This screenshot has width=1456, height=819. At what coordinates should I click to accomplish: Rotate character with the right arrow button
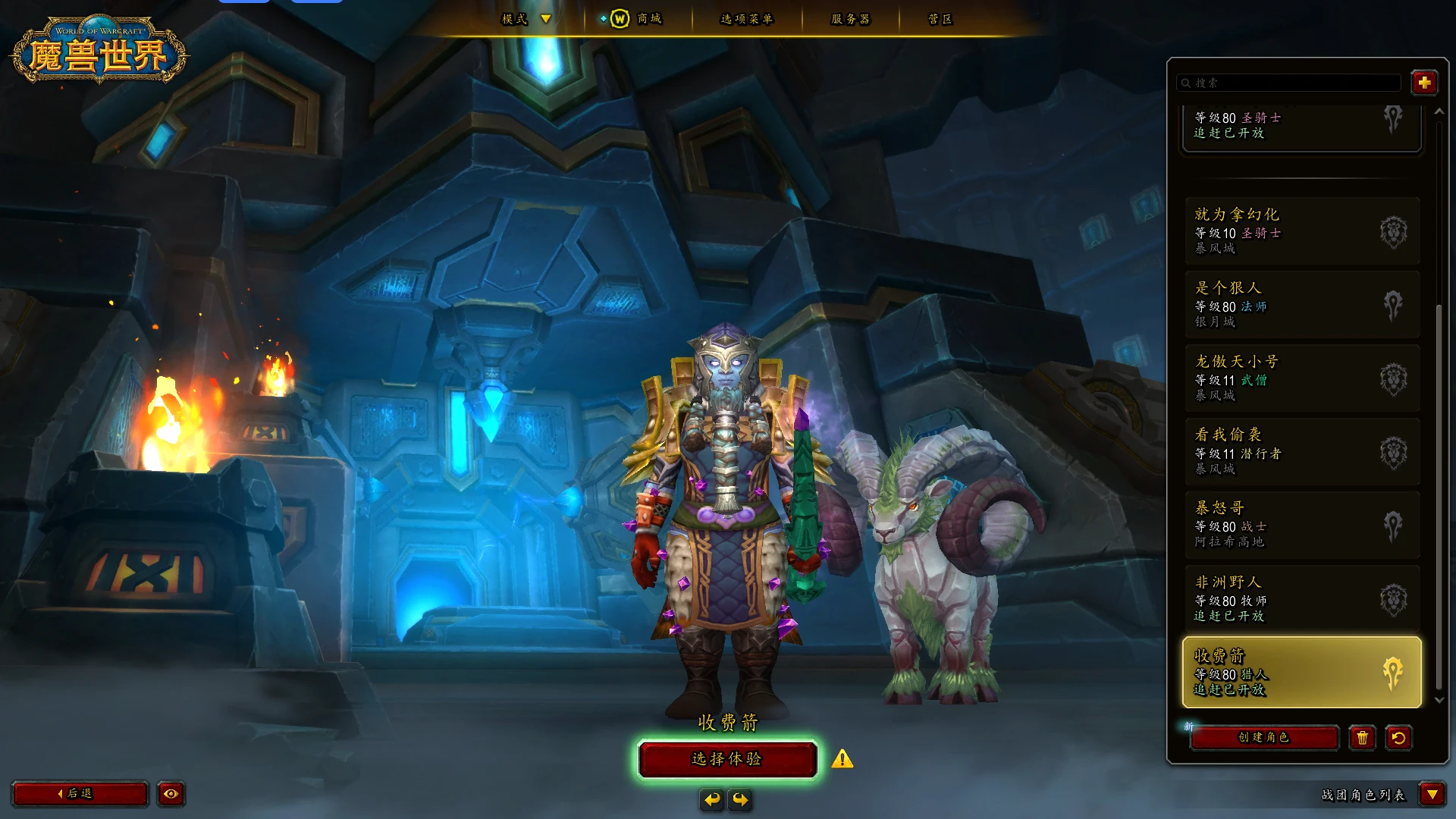pyautogui.click(x=740, y=799)
